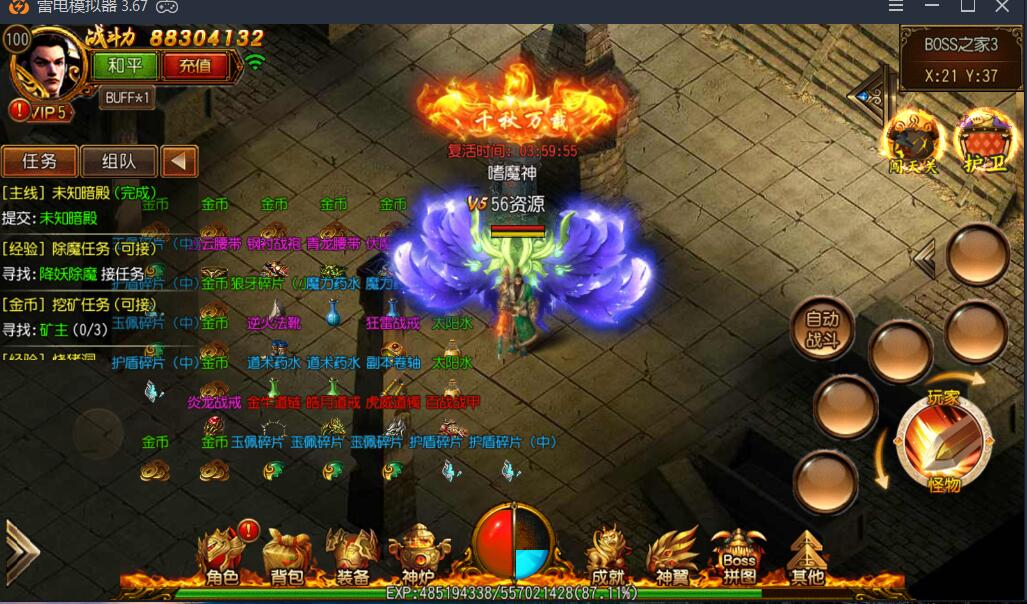Screen dimensions: 1027x604
Task: Open the 背包 bag inventory
Action: (287, 556)
